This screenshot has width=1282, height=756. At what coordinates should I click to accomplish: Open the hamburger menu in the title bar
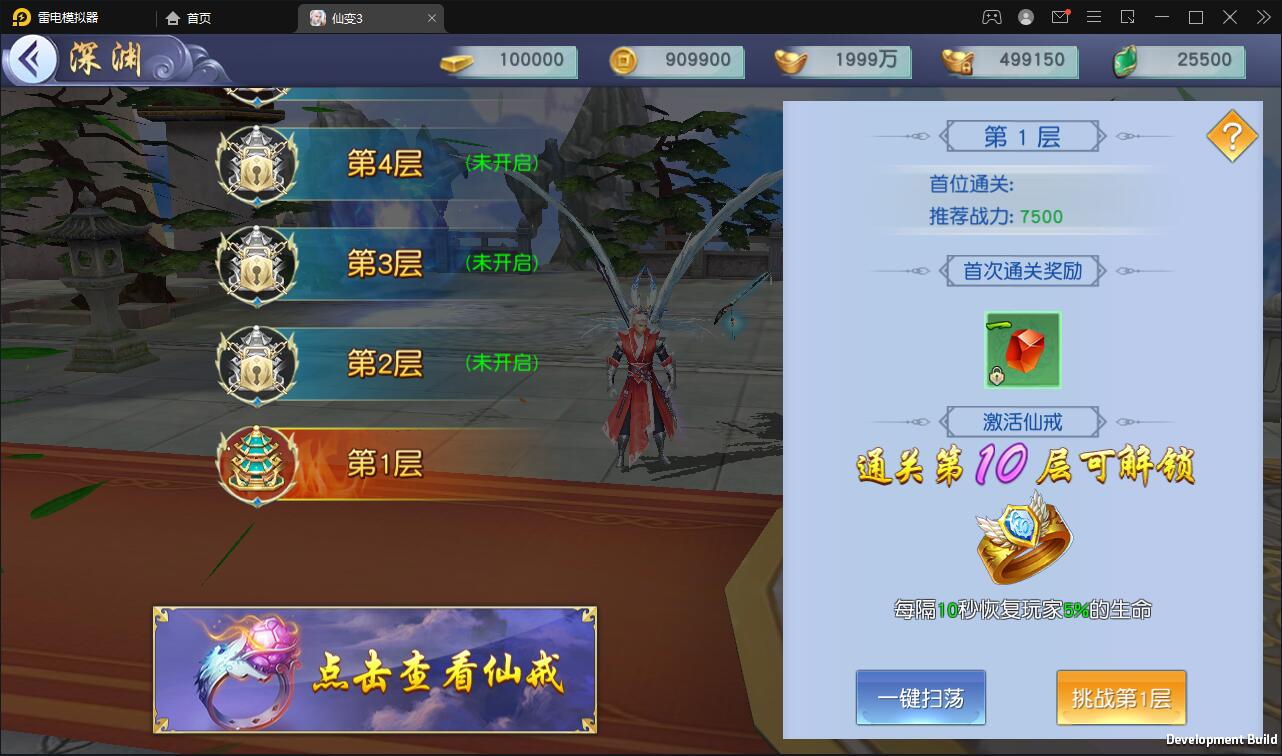tap(1094, 17)
